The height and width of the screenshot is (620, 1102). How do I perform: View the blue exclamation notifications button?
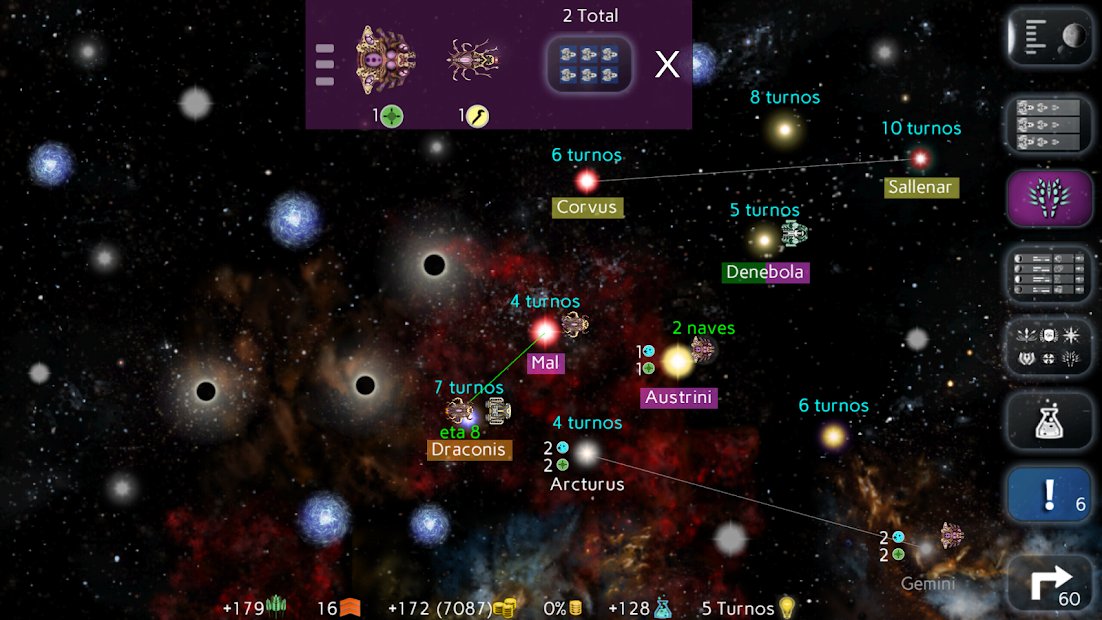[1048, 495]
